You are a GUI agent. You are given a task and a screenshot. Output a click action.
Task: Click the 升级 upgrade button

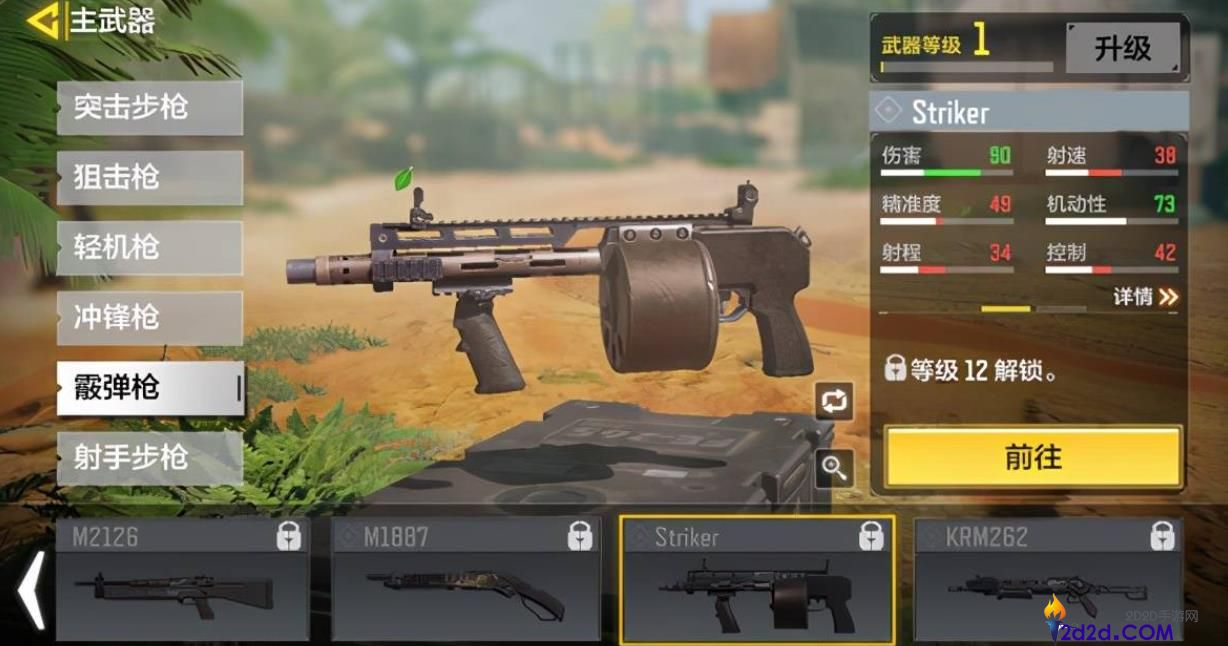(1122, 48)
